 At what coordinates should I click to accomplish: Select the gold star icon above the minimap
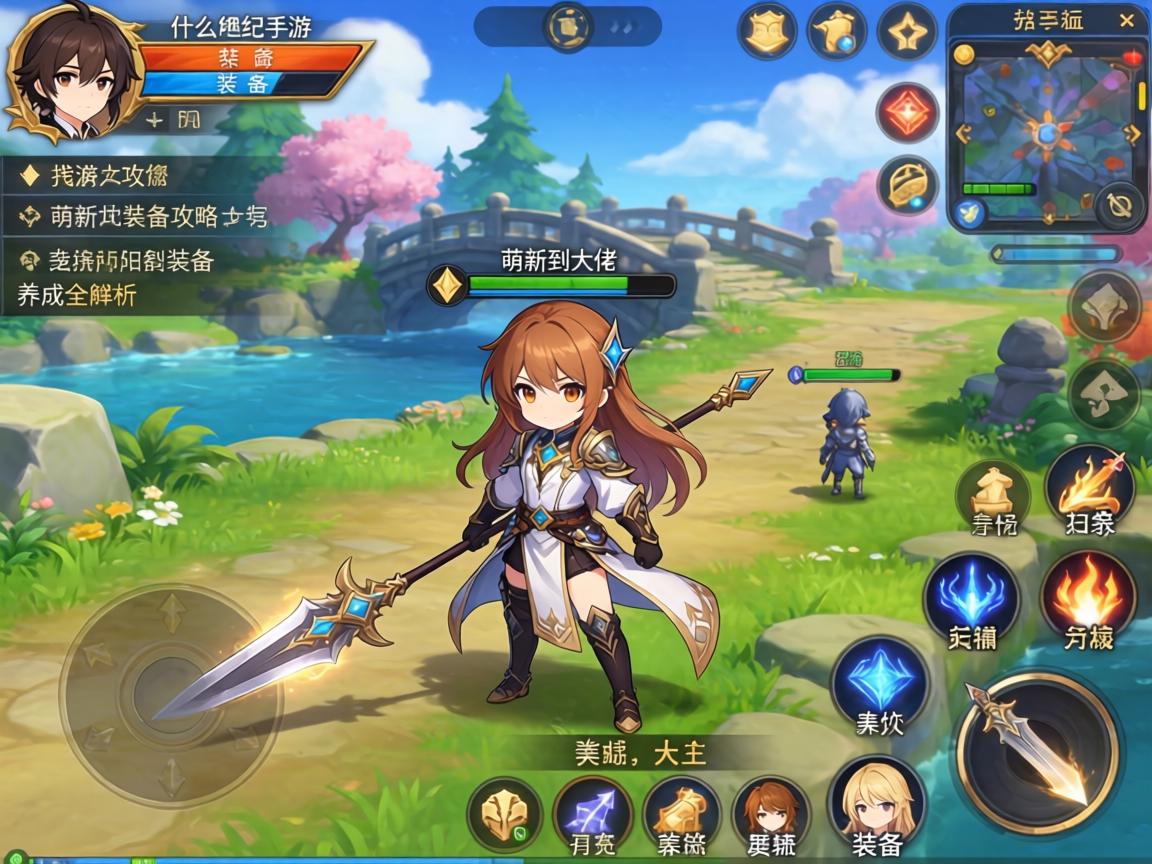pos(906,32)
